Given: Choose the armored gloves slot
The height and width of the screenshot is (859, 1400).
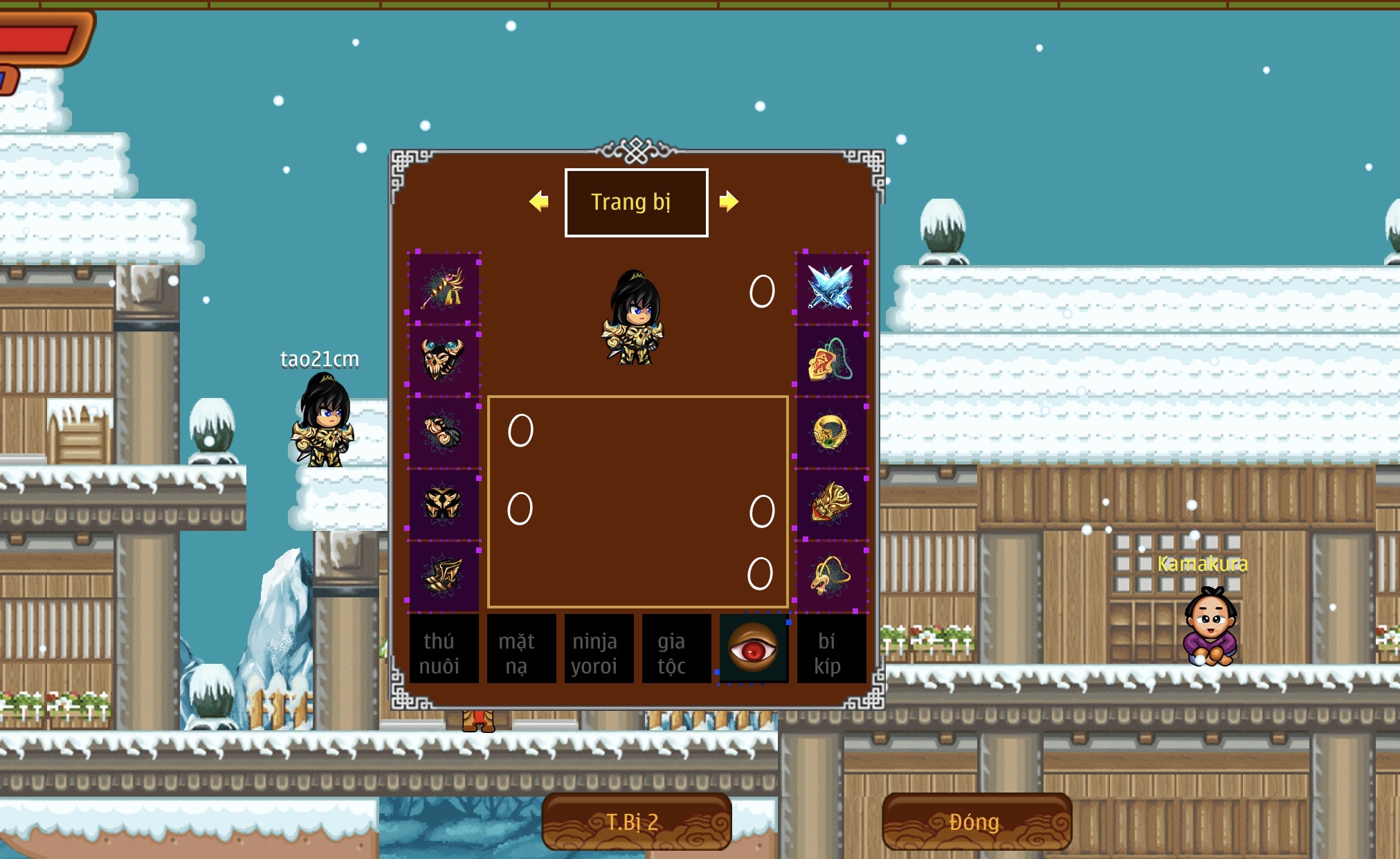Looking at the screenshot, I should click(444, 432).
